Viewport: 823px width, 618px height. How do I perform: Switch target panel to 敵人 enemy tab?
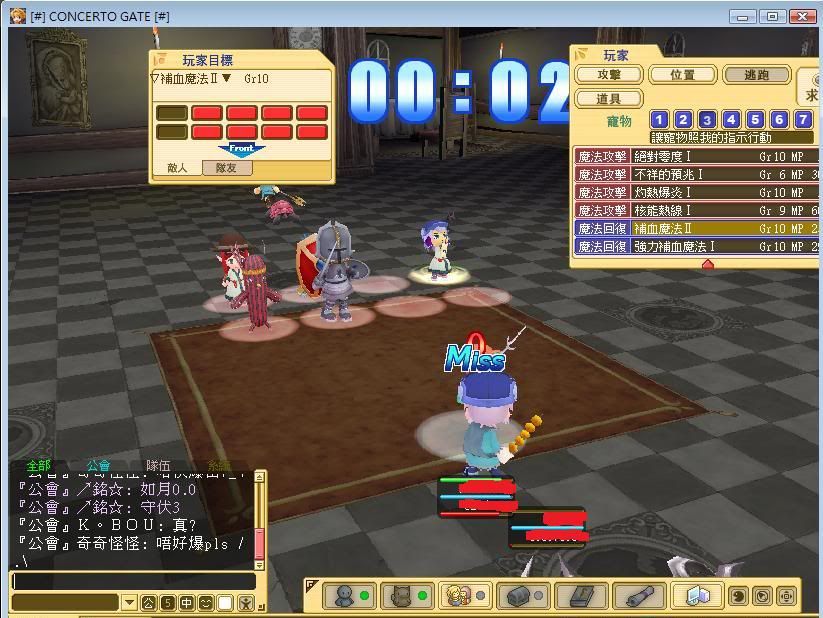coord(177,169)
